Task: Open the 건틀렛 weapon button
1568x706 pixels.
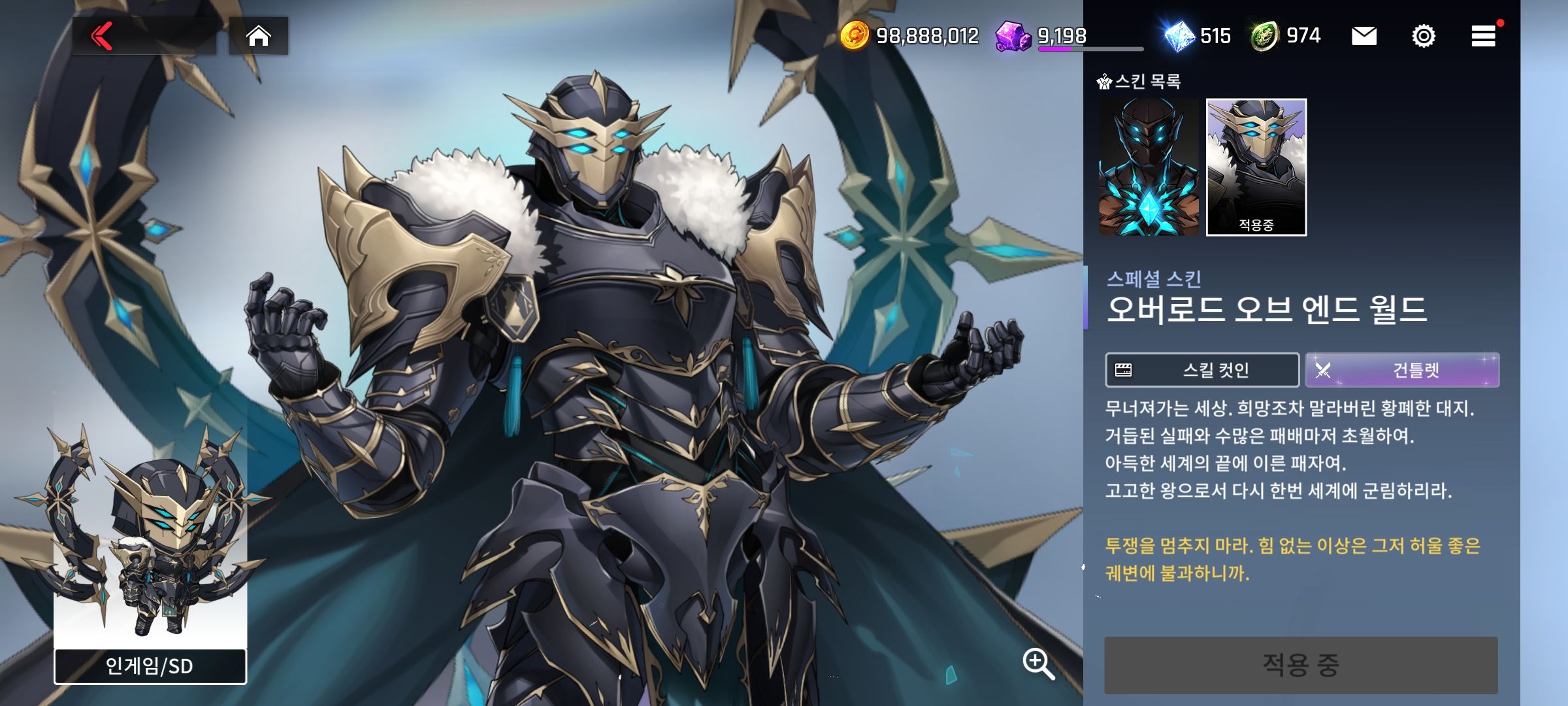Action: click(x=1402, y=370)
